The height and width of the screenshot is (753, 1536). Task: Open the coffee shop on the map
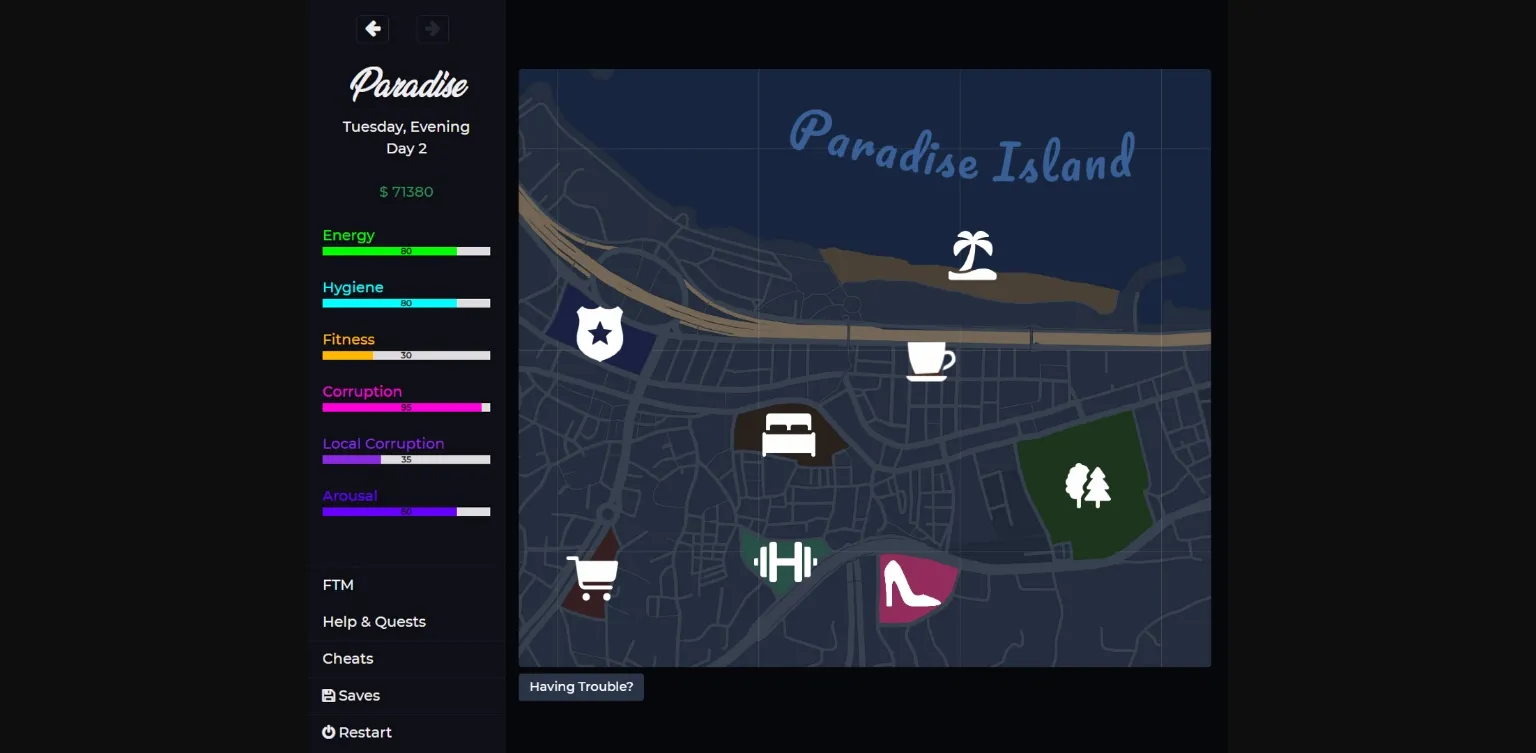(928, 360)
